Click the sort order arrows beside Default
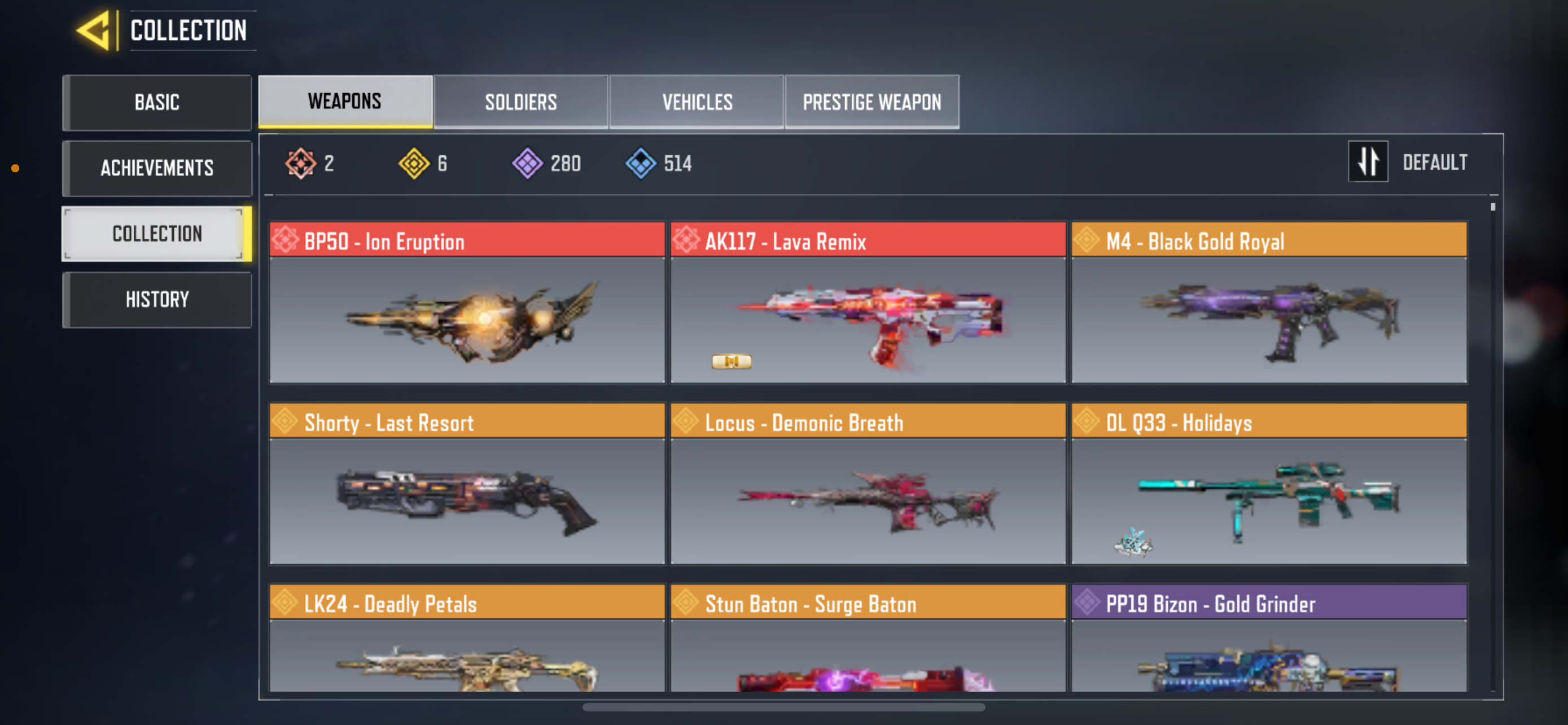This screenshot has height=725, width=1568. pyautogui.click(x=1368, y=162)
